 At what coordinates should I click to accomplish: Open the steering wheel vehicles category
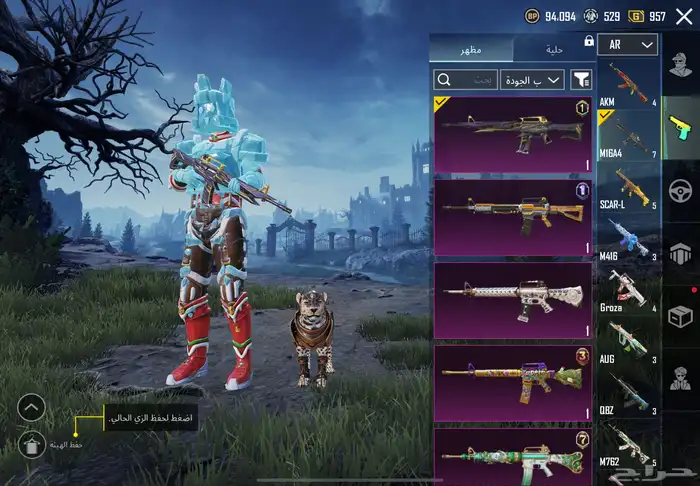pyautogui.click(x=681, y=191)
